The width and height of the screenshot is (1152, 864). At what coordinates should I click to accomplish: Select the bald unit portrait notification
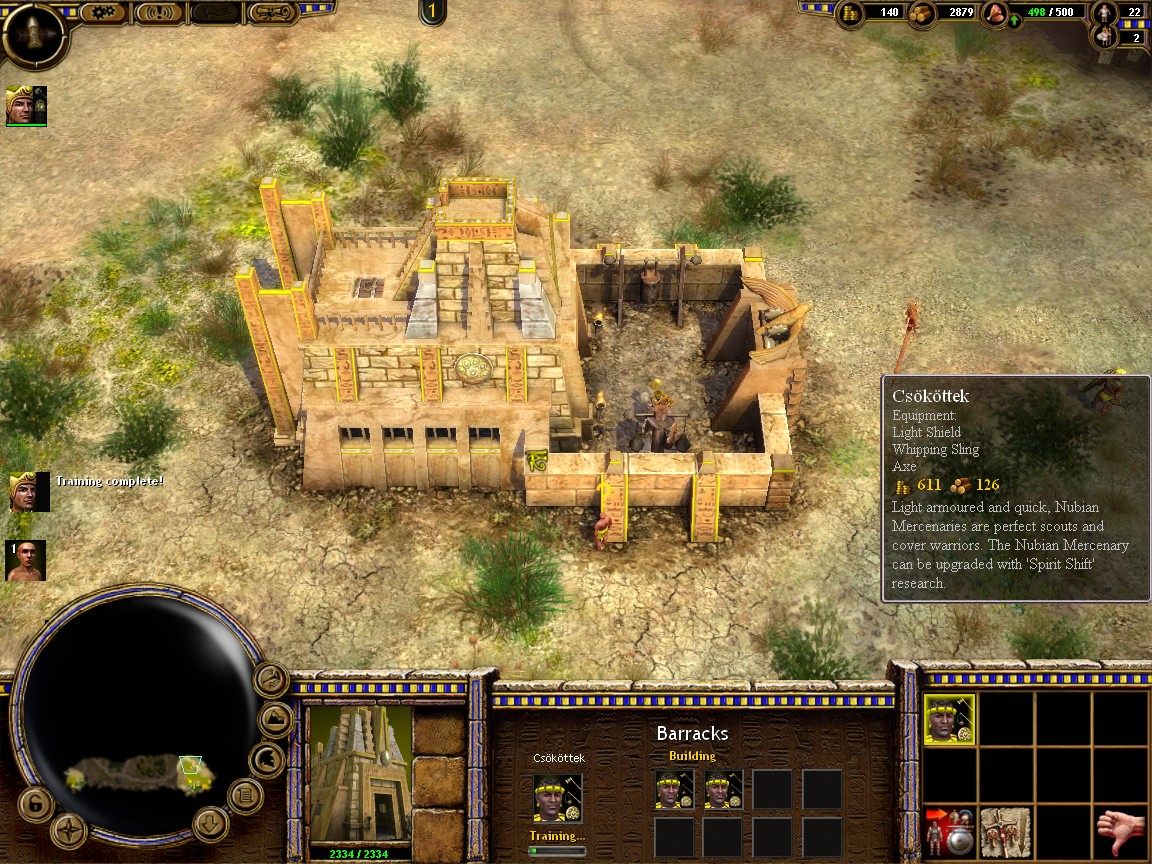click(25, 561)
